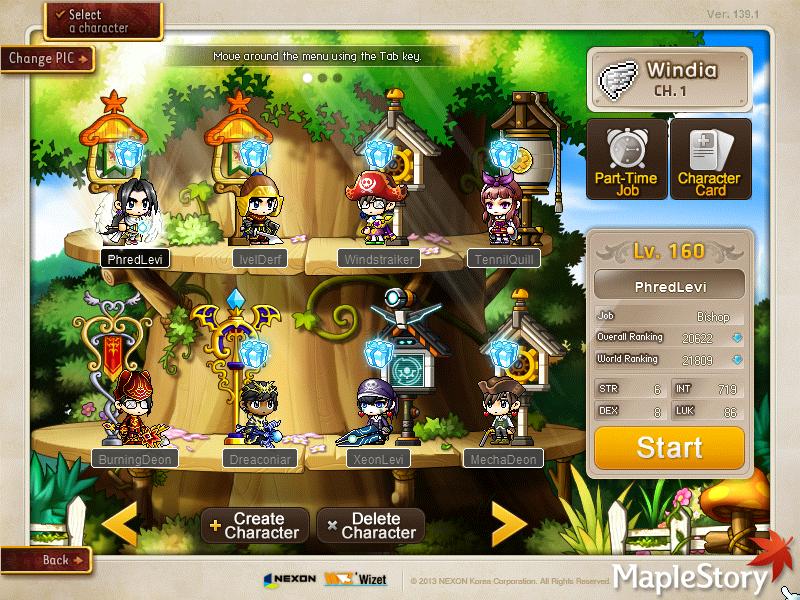Show the previous page of characters
The height and width of the screenshot is (600, 800).
(121, 524)
